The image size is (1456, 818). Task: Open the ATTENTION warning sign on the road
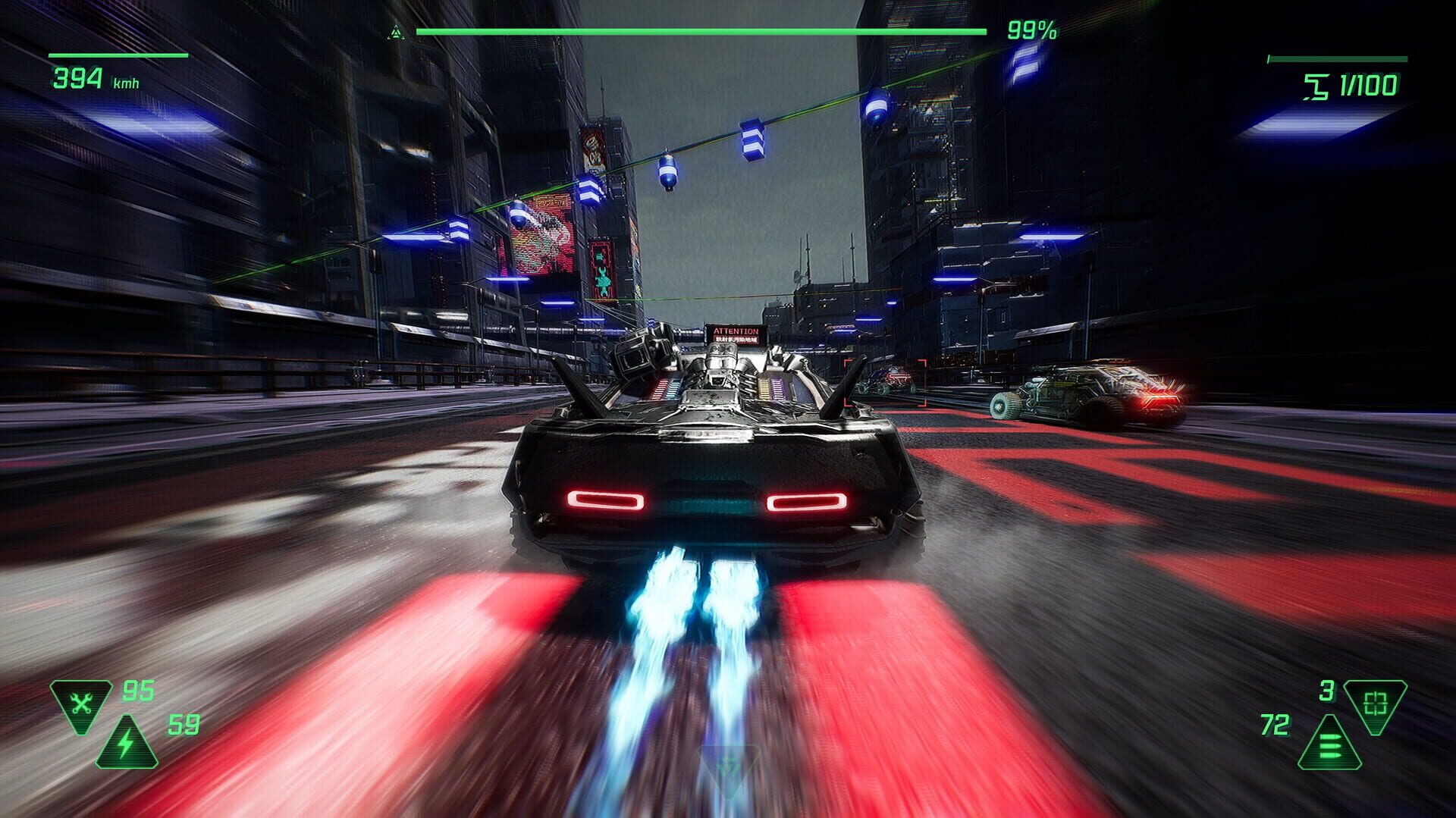click(733, 334)
